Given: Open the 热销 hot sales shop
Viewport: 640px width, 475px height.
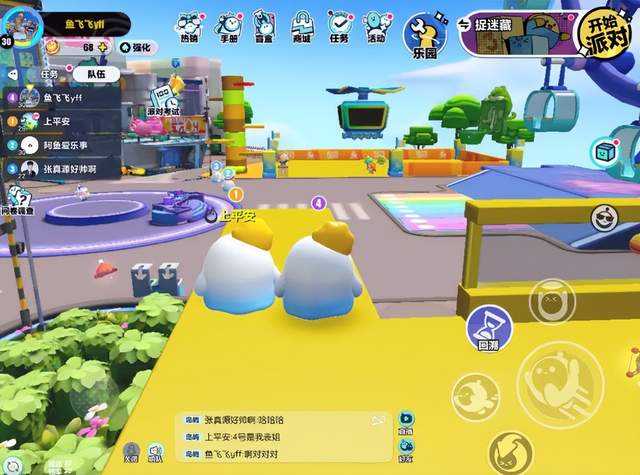Looking at the screenshot, I should [x=189, y=27].
